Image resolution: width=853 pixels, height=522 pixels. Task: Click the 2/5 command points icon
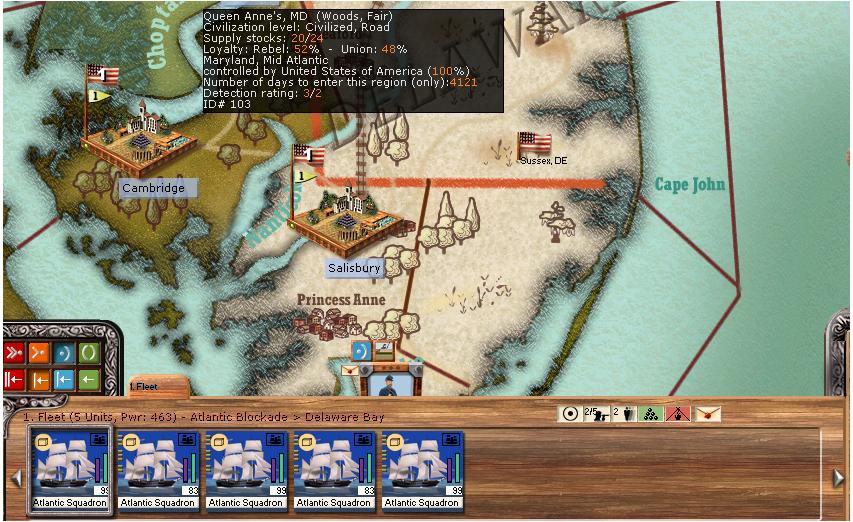[x=596, y=414]
